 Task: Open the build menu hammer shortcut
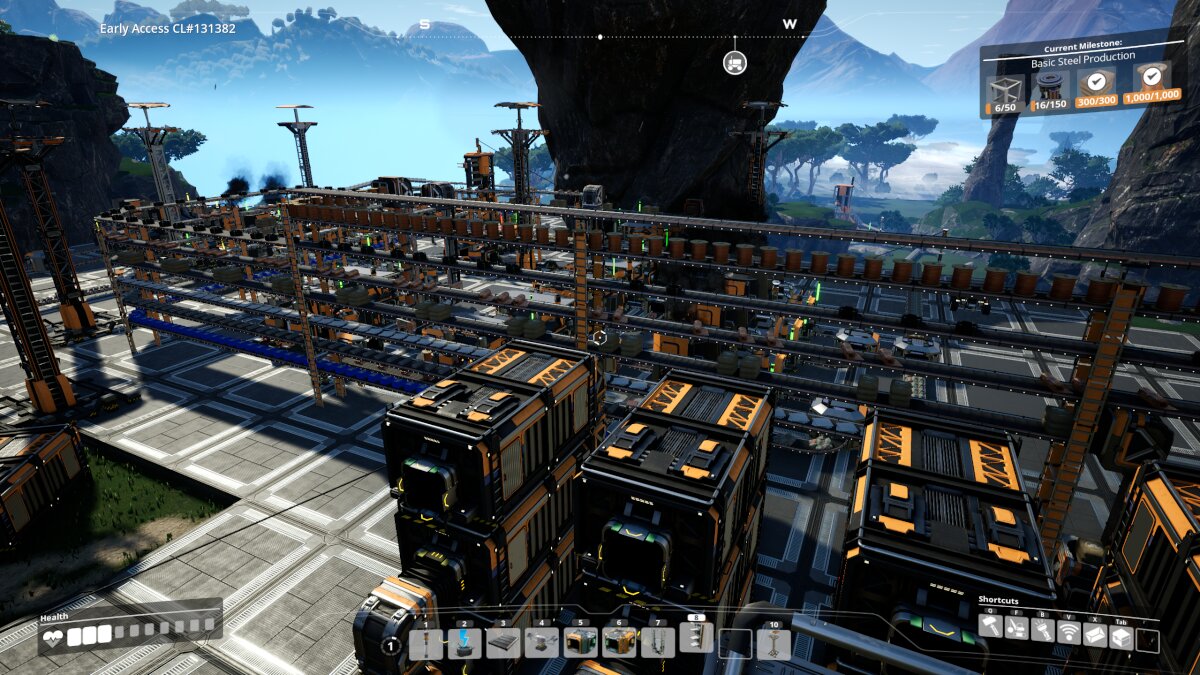coord(990,628)
